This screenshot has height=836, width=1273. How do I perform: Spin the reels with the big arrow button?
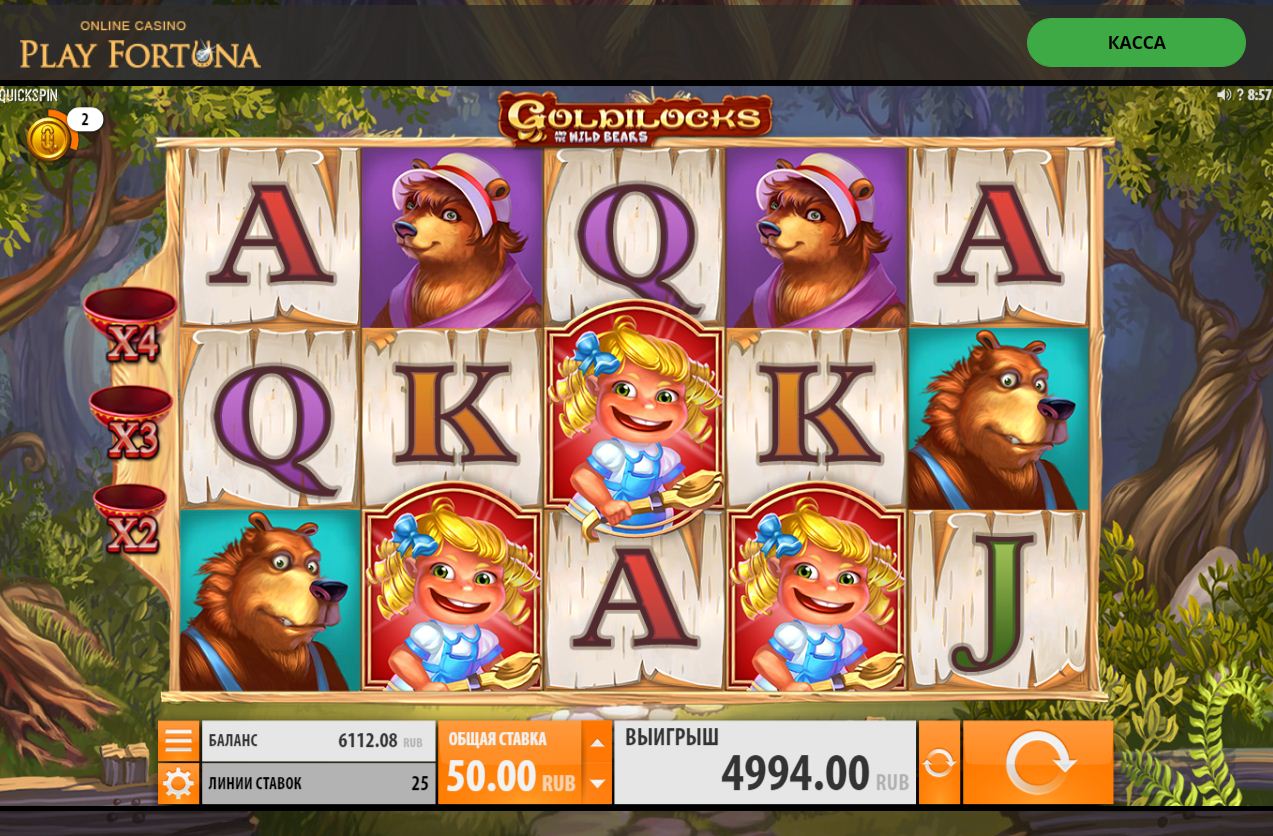pyautogui.click(x=1038, y=763)
